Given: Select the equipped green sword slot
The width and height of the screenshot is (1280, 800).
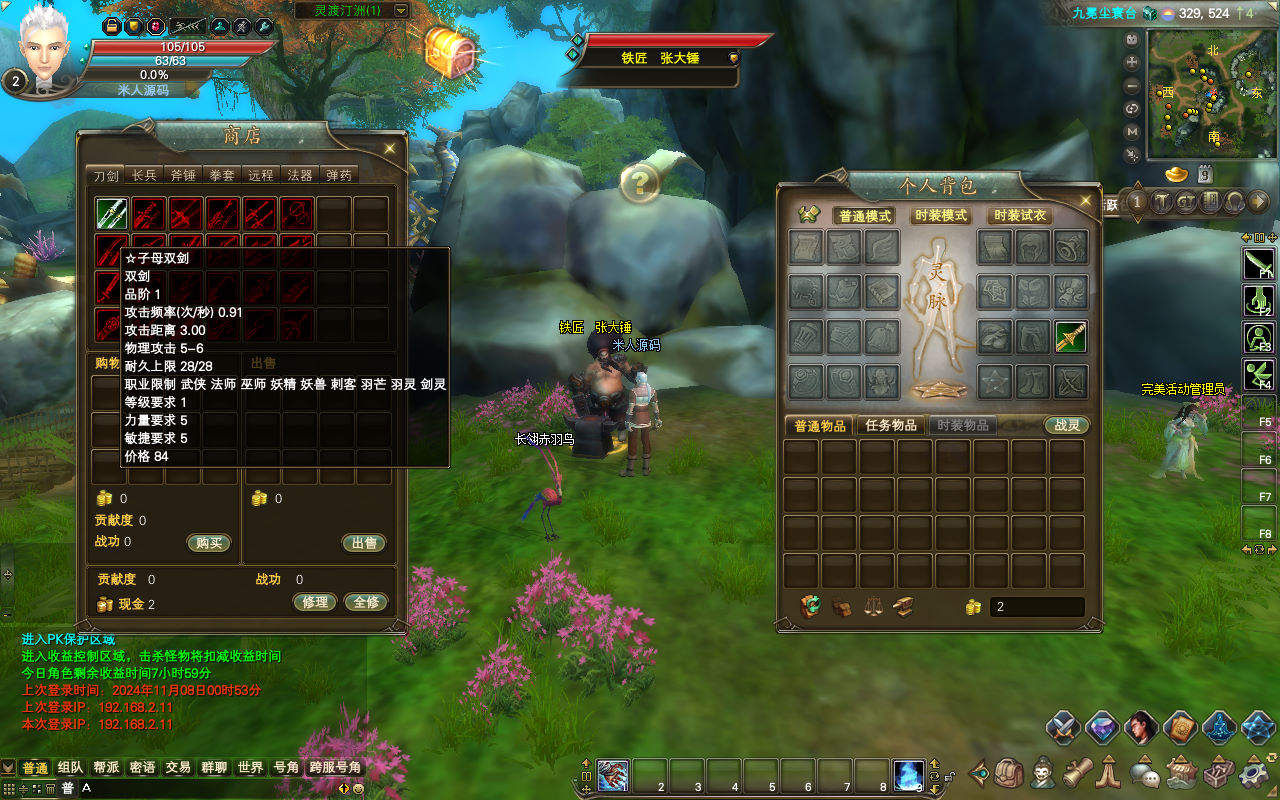Looking at the screenshot, I should pos(1071,337).
